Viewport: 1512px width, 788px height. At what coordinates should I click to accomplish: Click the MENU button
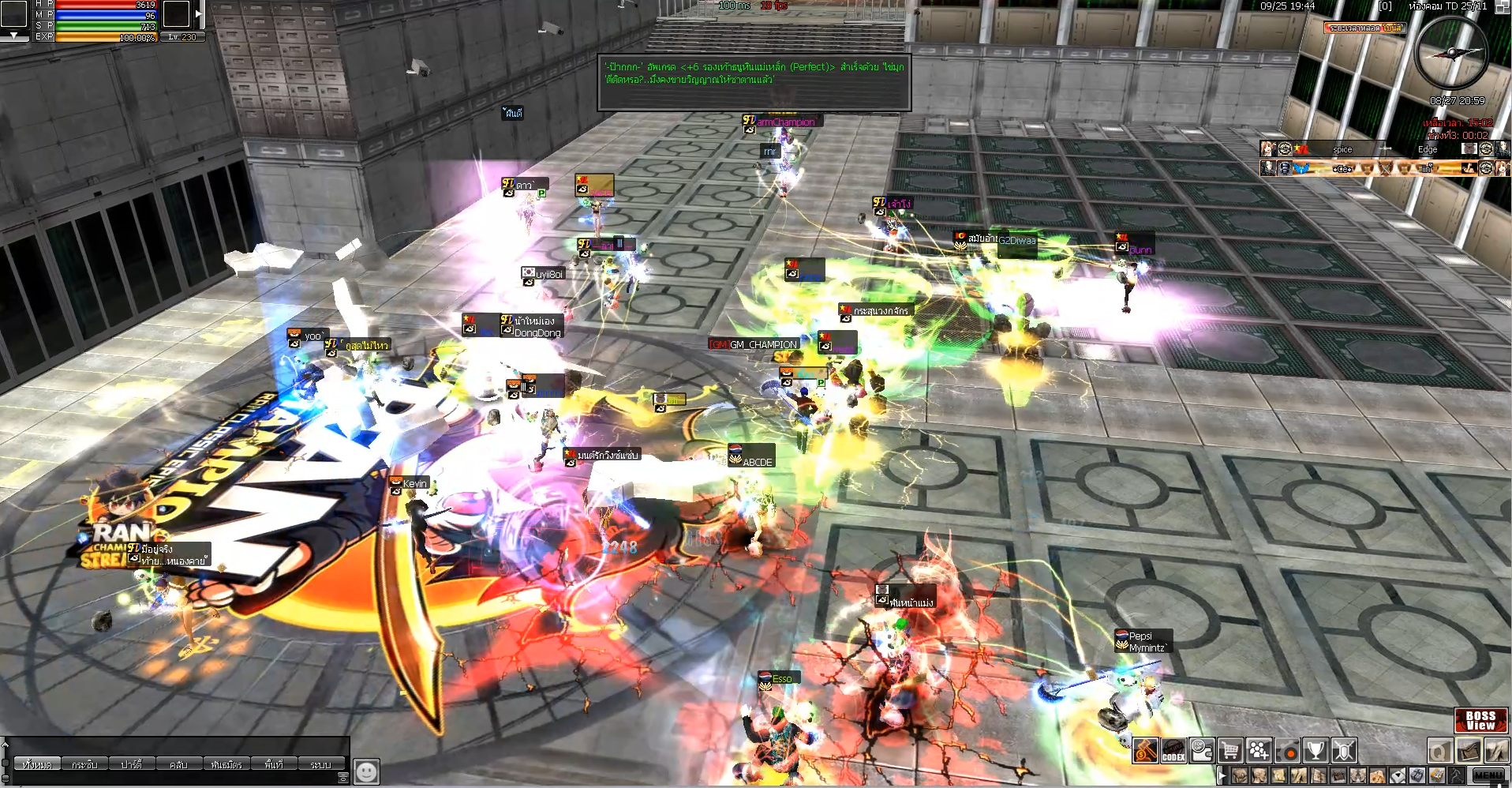1488,775
